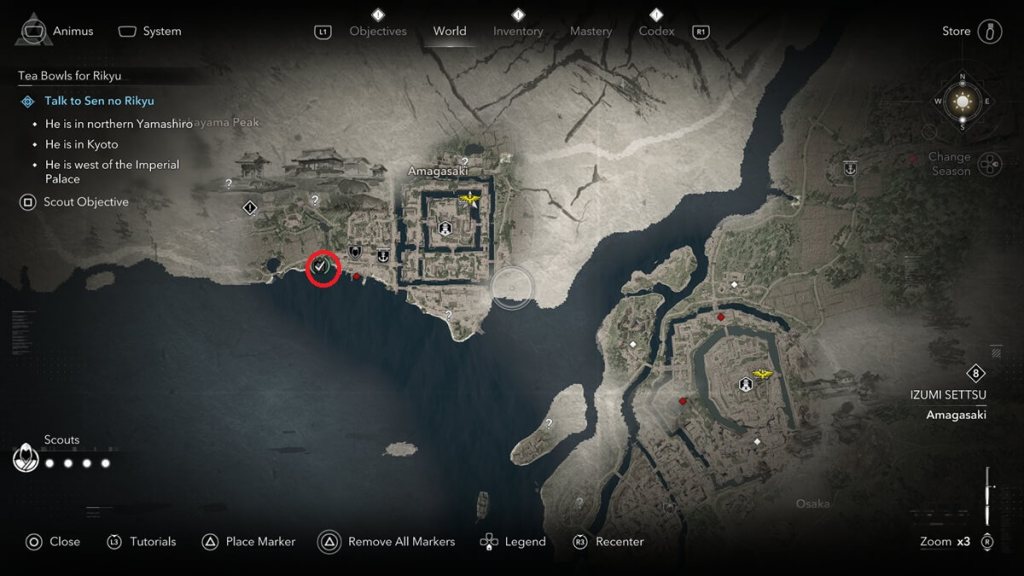Image resolution: width=1024 pixels, height=576 pixels.
Task: Select Place Marker
Action: [260, 542]
